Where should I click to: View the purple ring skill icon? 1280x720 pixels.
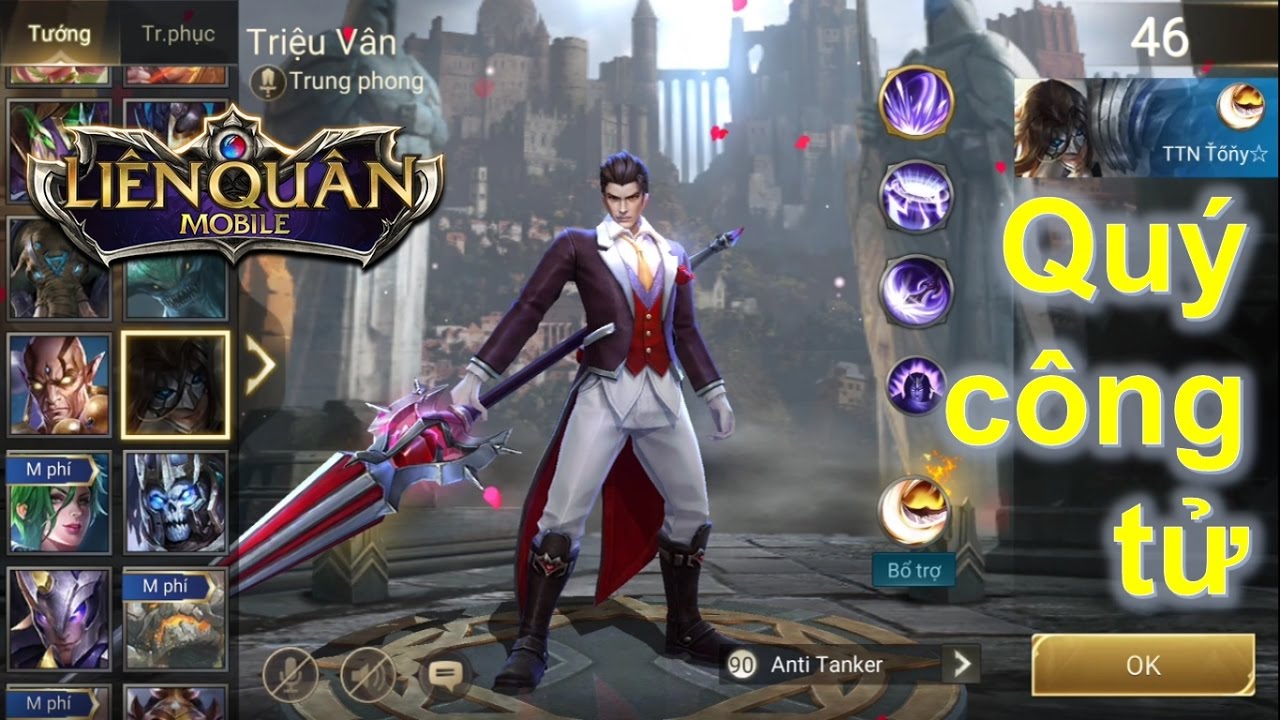pyautogui.click(x=915, y=196)
